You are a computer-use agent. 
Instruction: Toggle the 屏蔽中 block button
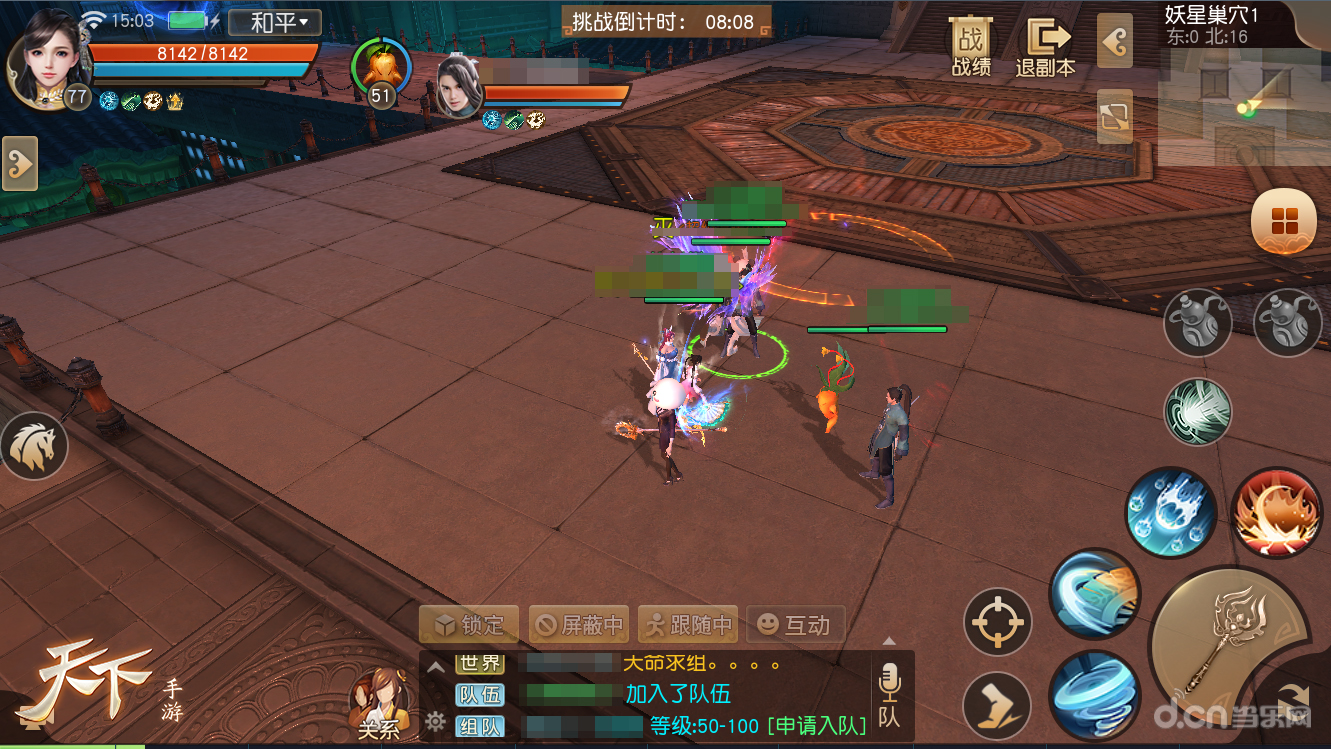coord(578,625)
